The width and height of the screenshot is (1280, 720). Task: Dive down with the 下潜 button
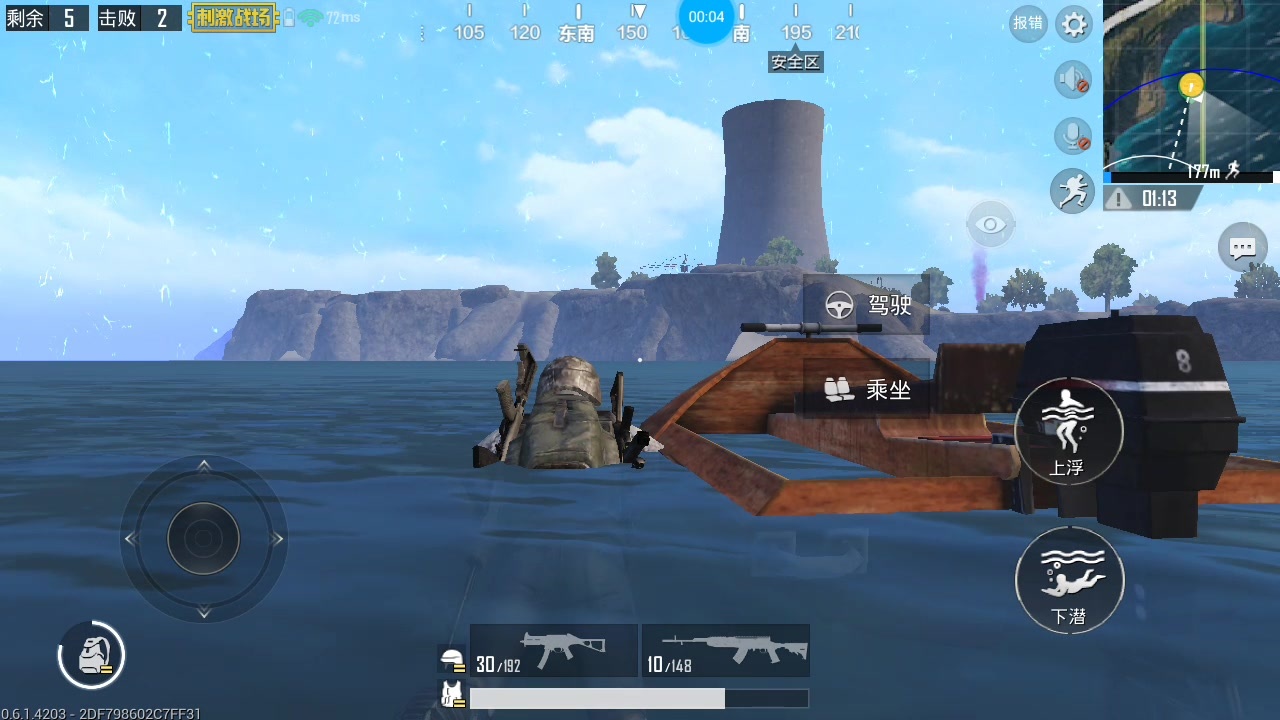(x=1069, y=581)
